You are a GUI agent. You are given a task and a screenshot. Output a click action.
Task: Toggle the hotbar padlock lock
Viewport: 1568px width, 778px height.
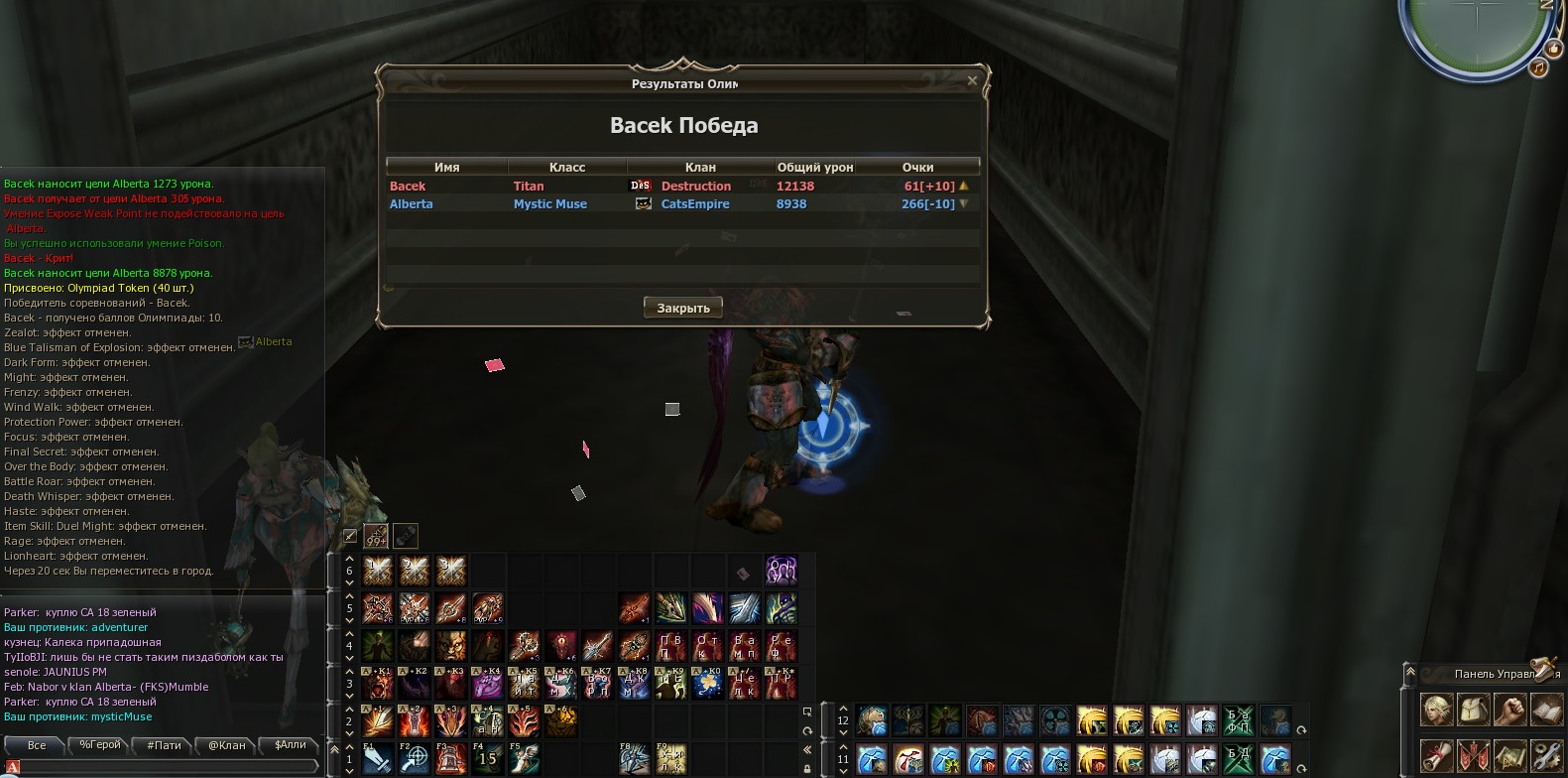click(807, 768)
